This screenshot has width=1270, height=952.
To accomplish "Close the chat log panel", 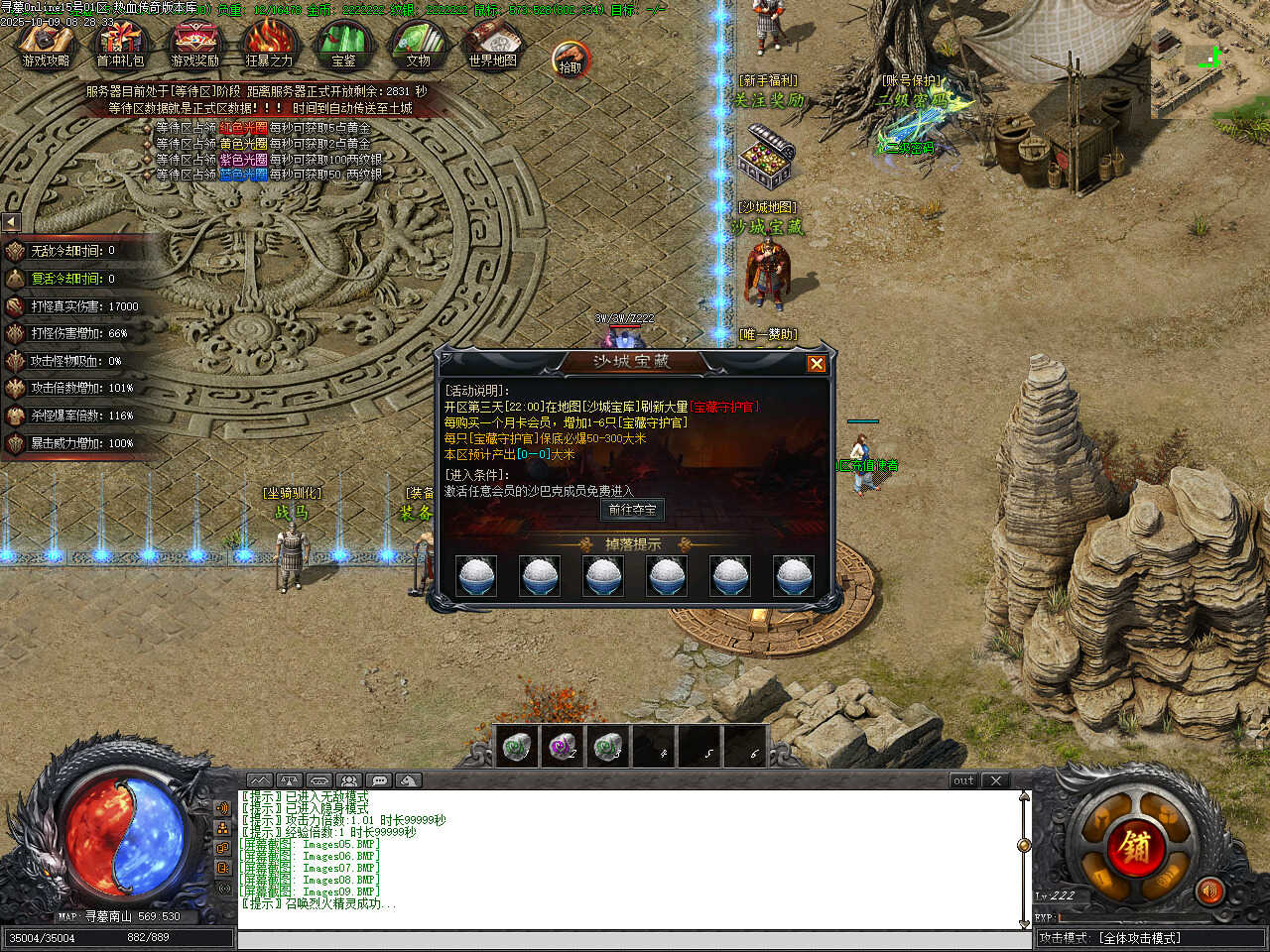I will (x=996, y=780).
